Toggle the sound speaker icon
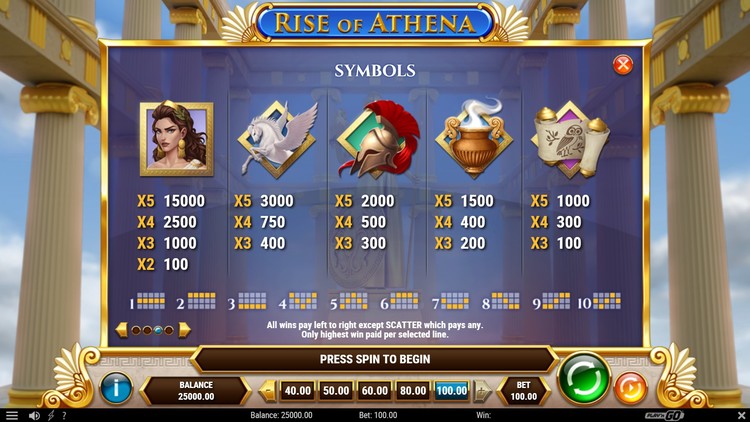The image size is (750, 422). pyautogui.click(x=34, y=415)
